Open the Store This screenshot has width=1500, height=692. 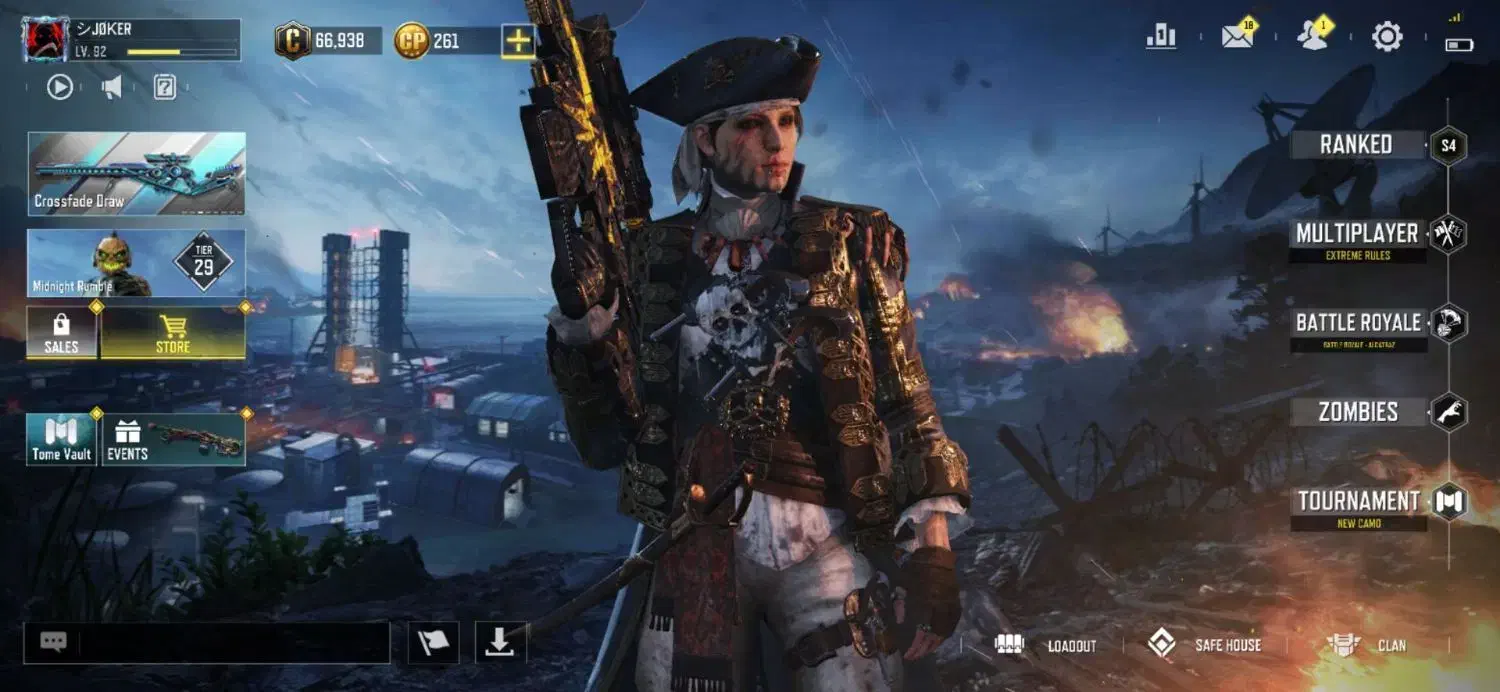(x=173, y=332)
